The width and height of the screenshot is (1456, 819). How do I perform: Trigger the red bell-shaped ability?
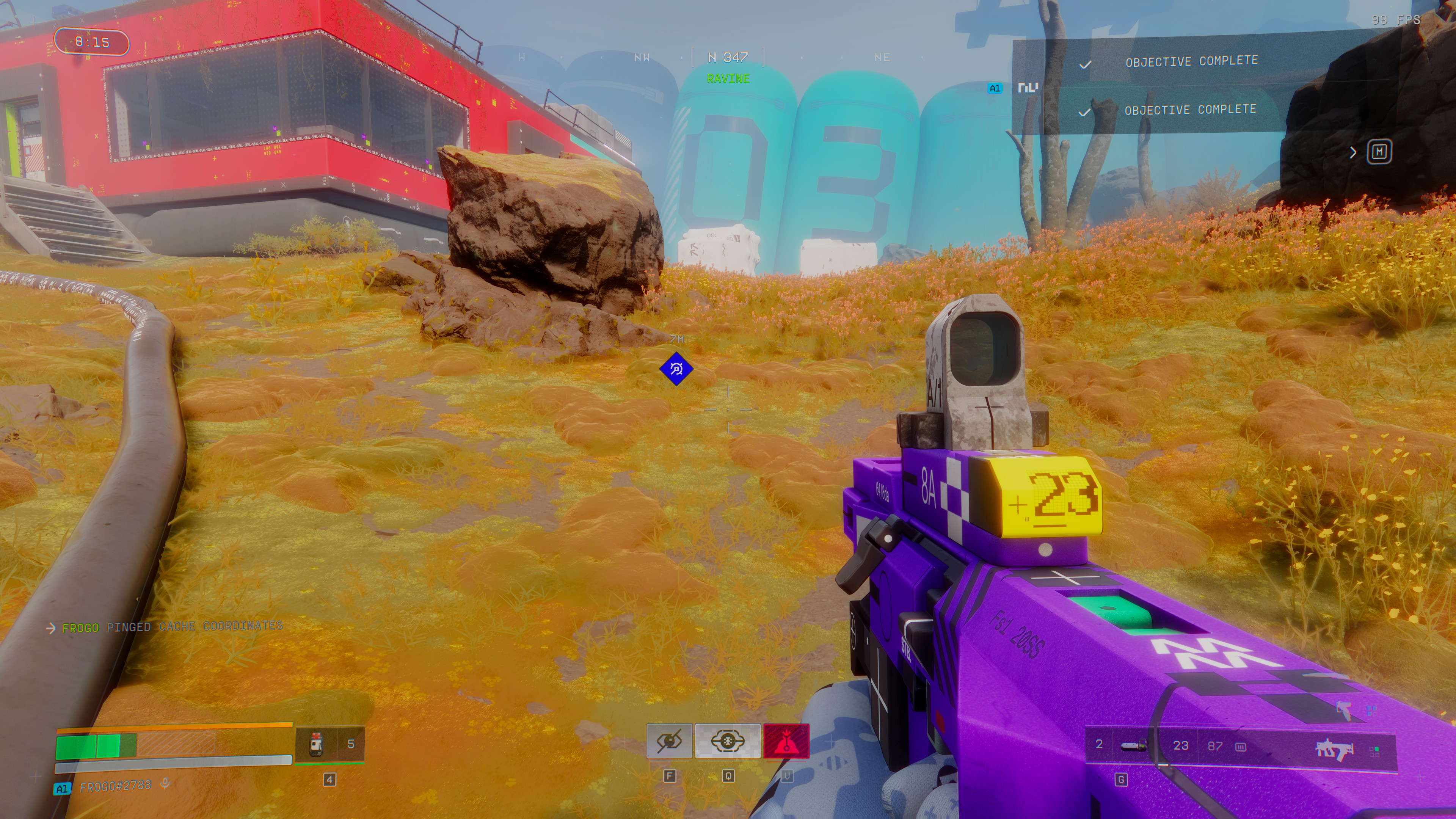(786, 741)
